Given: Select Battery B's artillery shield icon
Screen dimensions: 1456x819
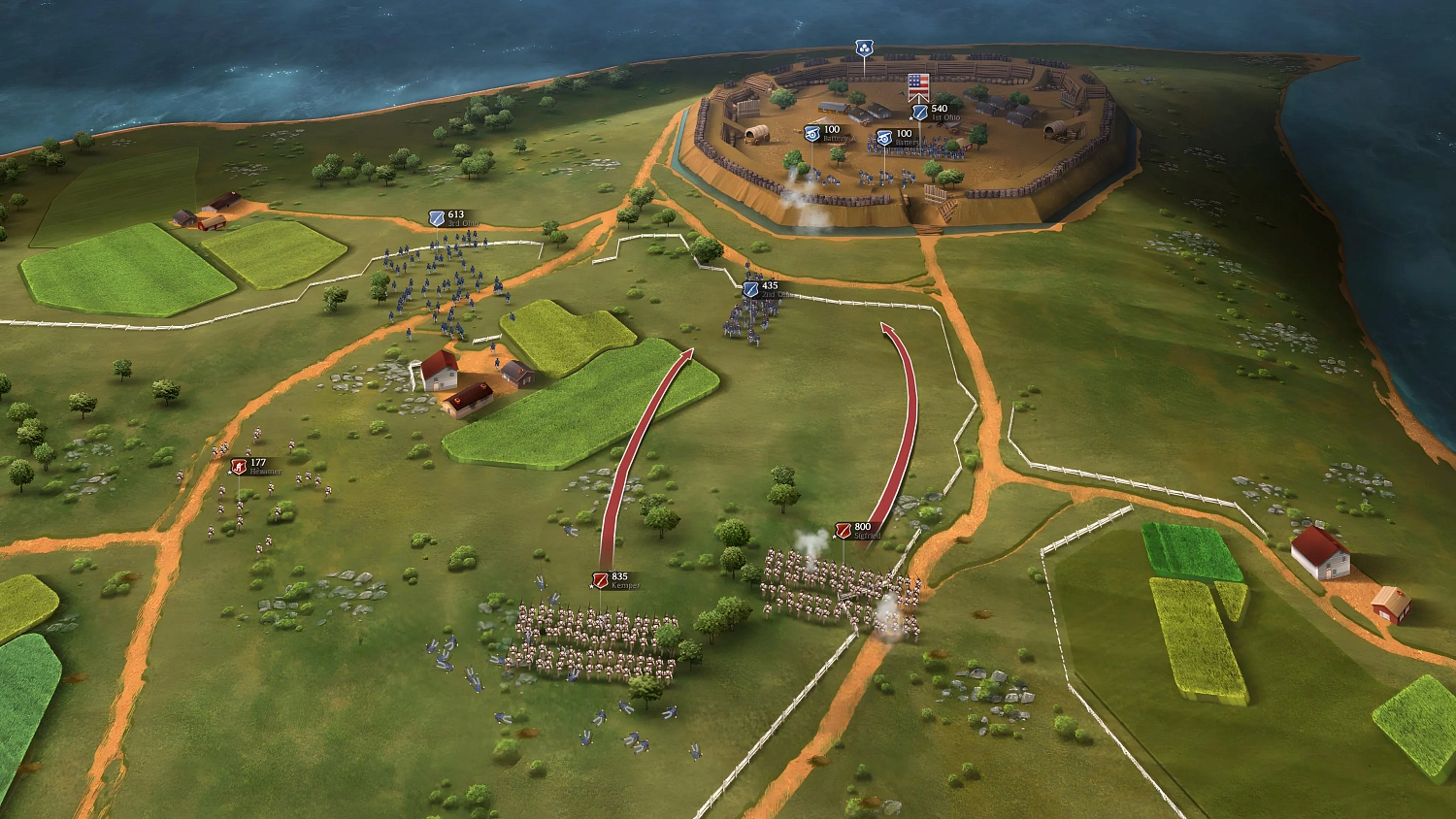Looking at the screenshot, I should tap(884, 138).
